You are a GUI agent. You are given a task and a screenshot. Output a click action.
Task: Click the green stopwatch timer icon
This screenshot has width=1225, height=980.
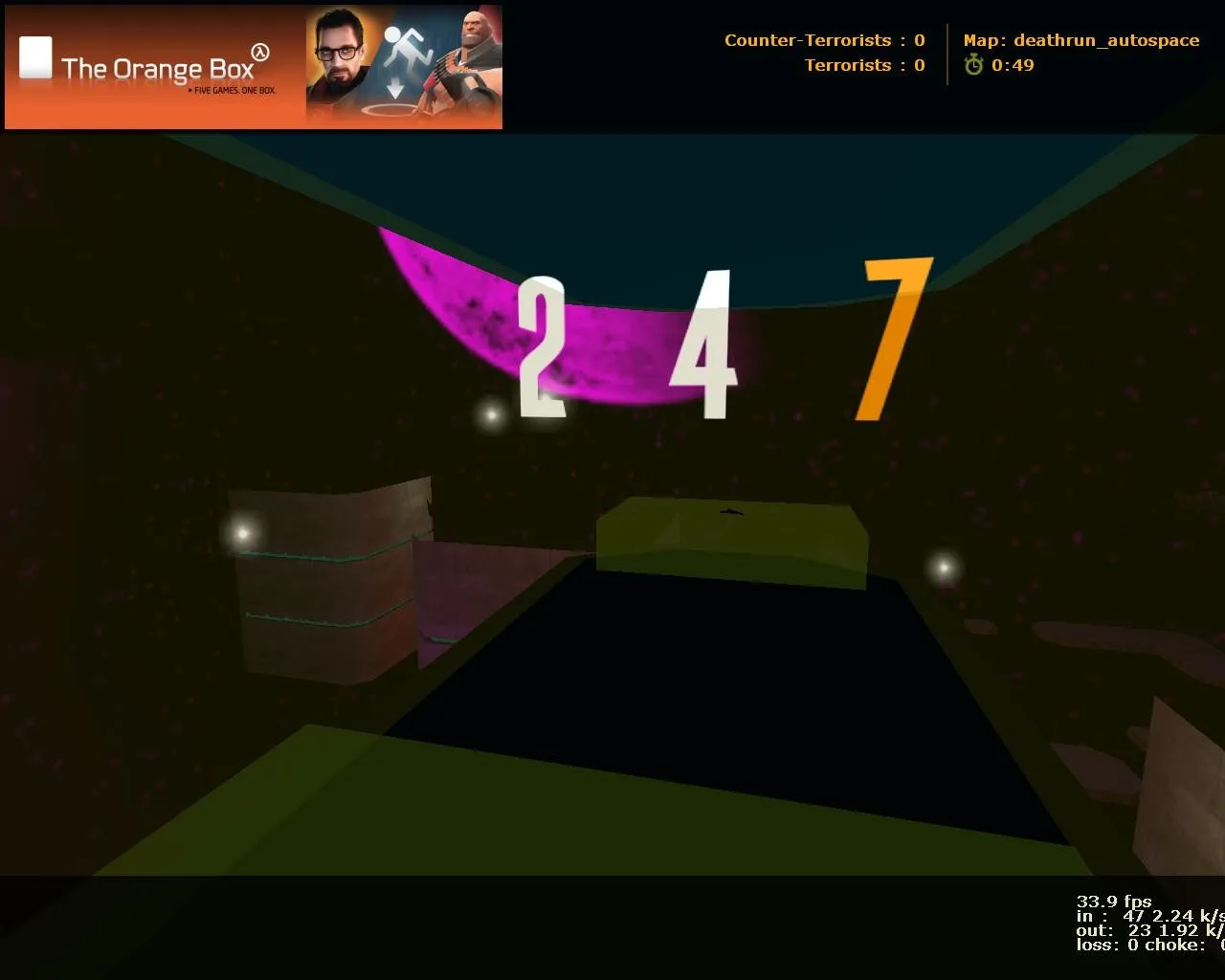(x=973, y=66)
